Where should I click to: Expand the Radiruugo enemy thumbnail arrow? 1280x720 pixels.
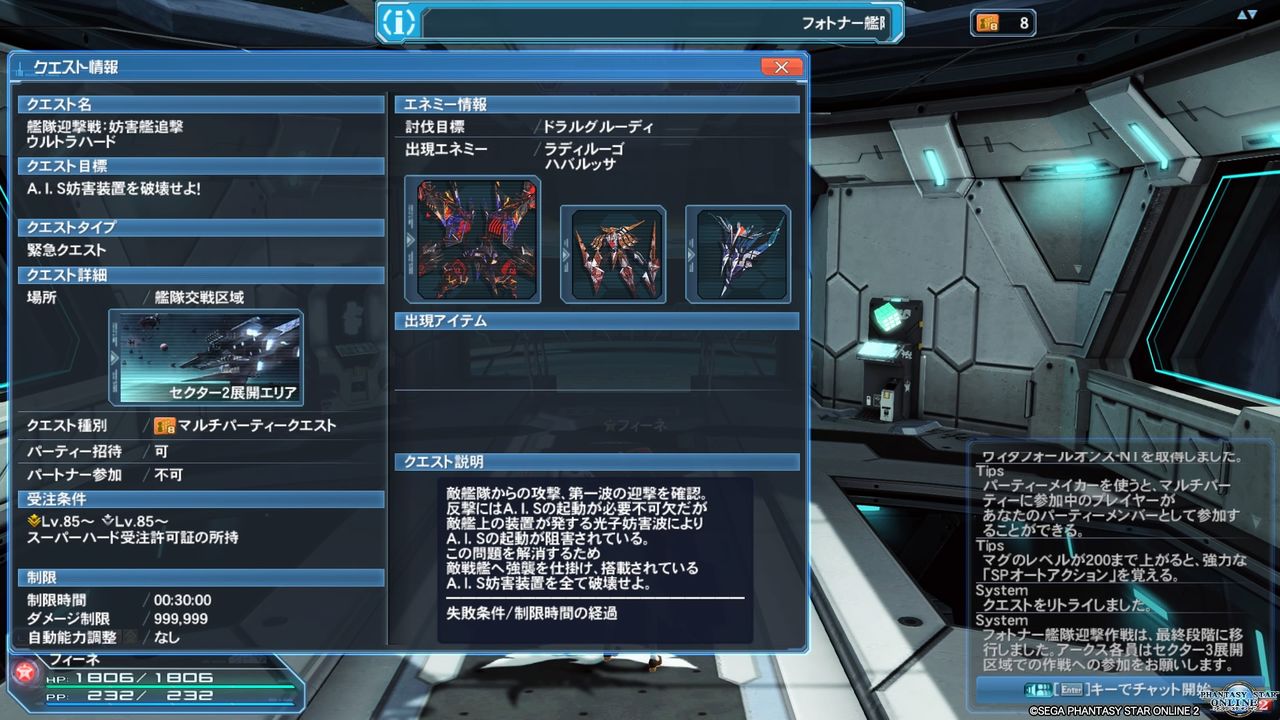pos(567,255)
